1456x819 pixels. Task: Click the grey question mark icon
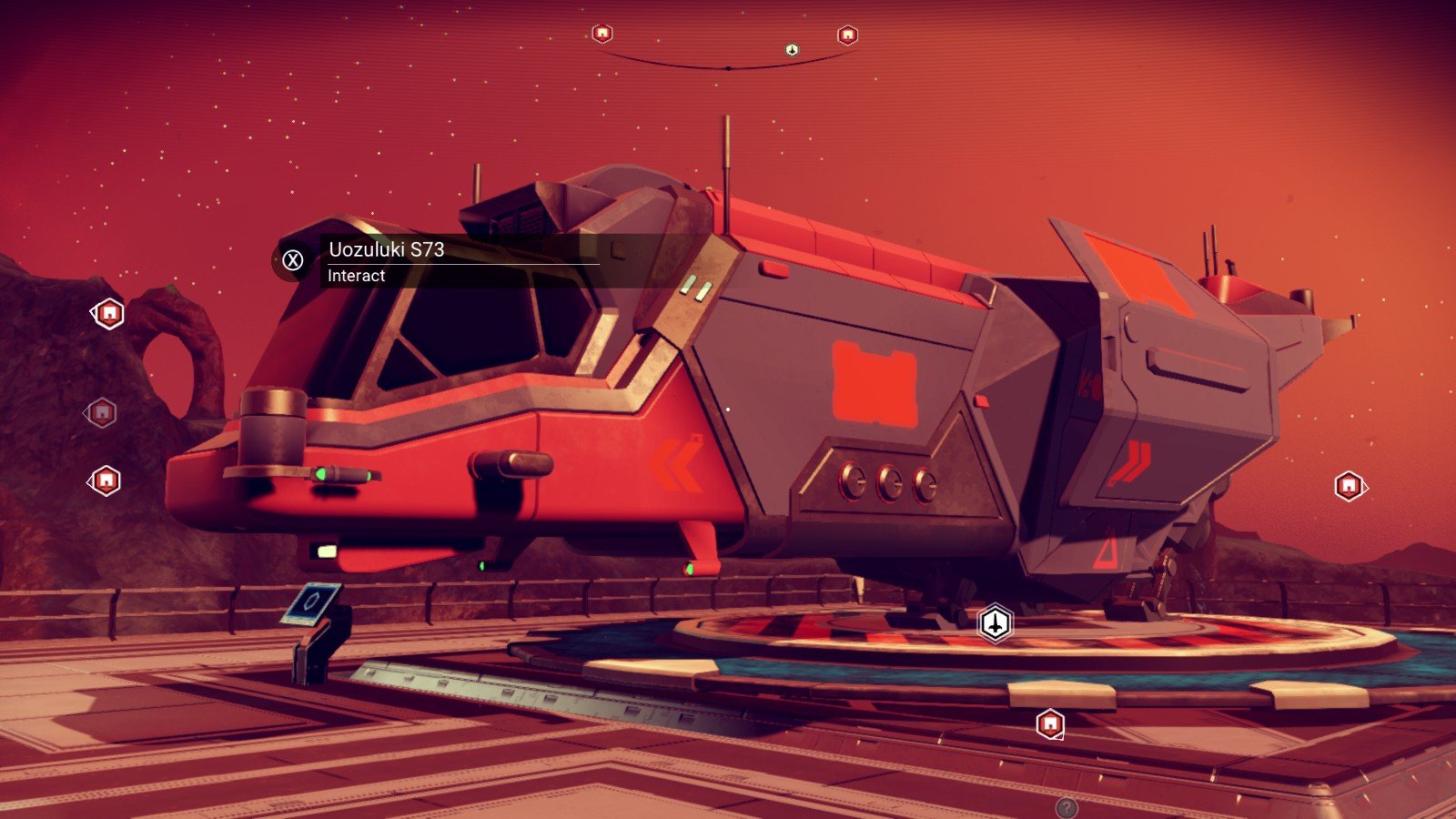click(1066, 807)
